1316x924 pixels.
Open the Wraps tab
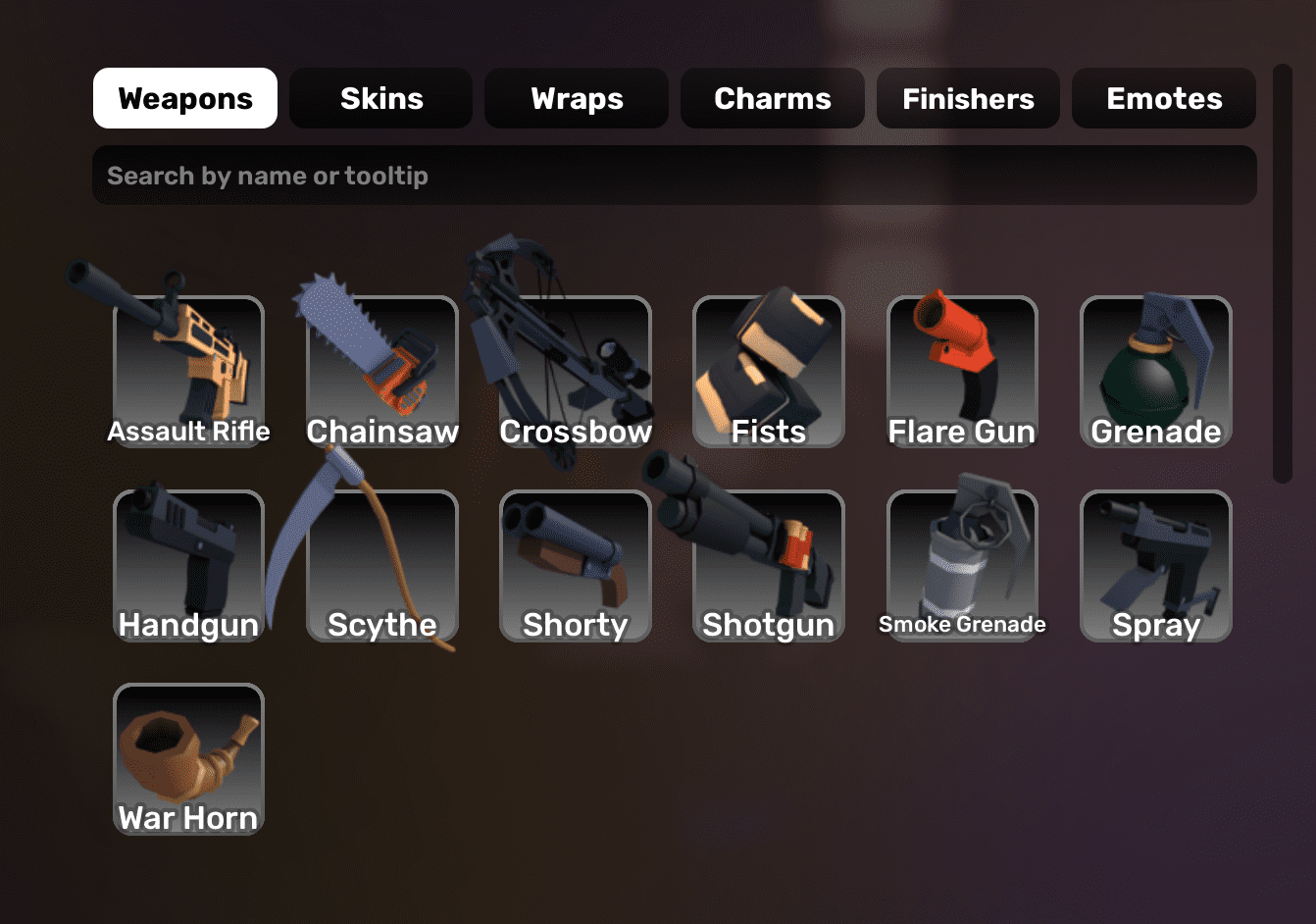(x=576, y=98)
